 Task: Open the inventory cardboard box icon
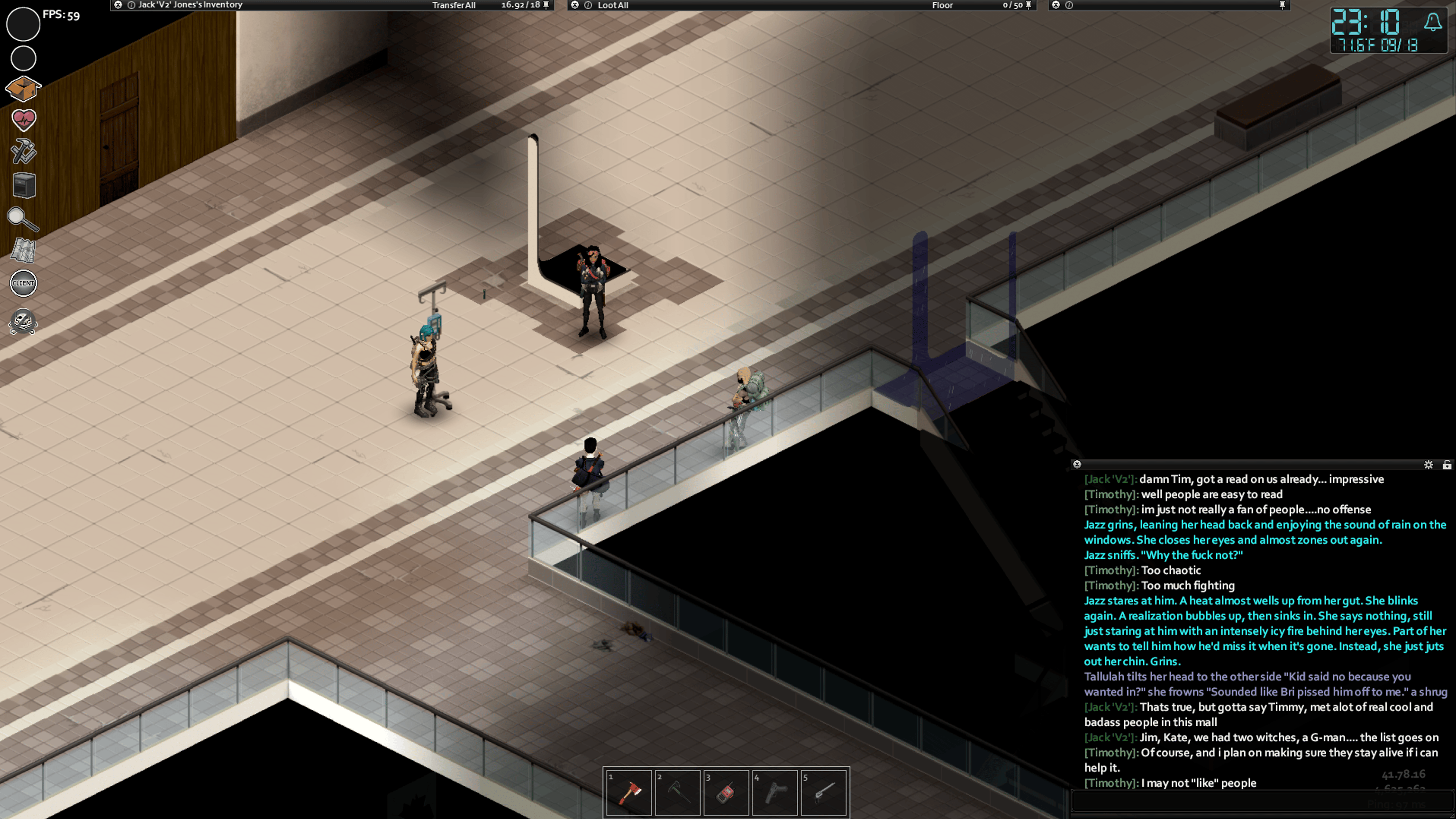click(x=23, y=88)
